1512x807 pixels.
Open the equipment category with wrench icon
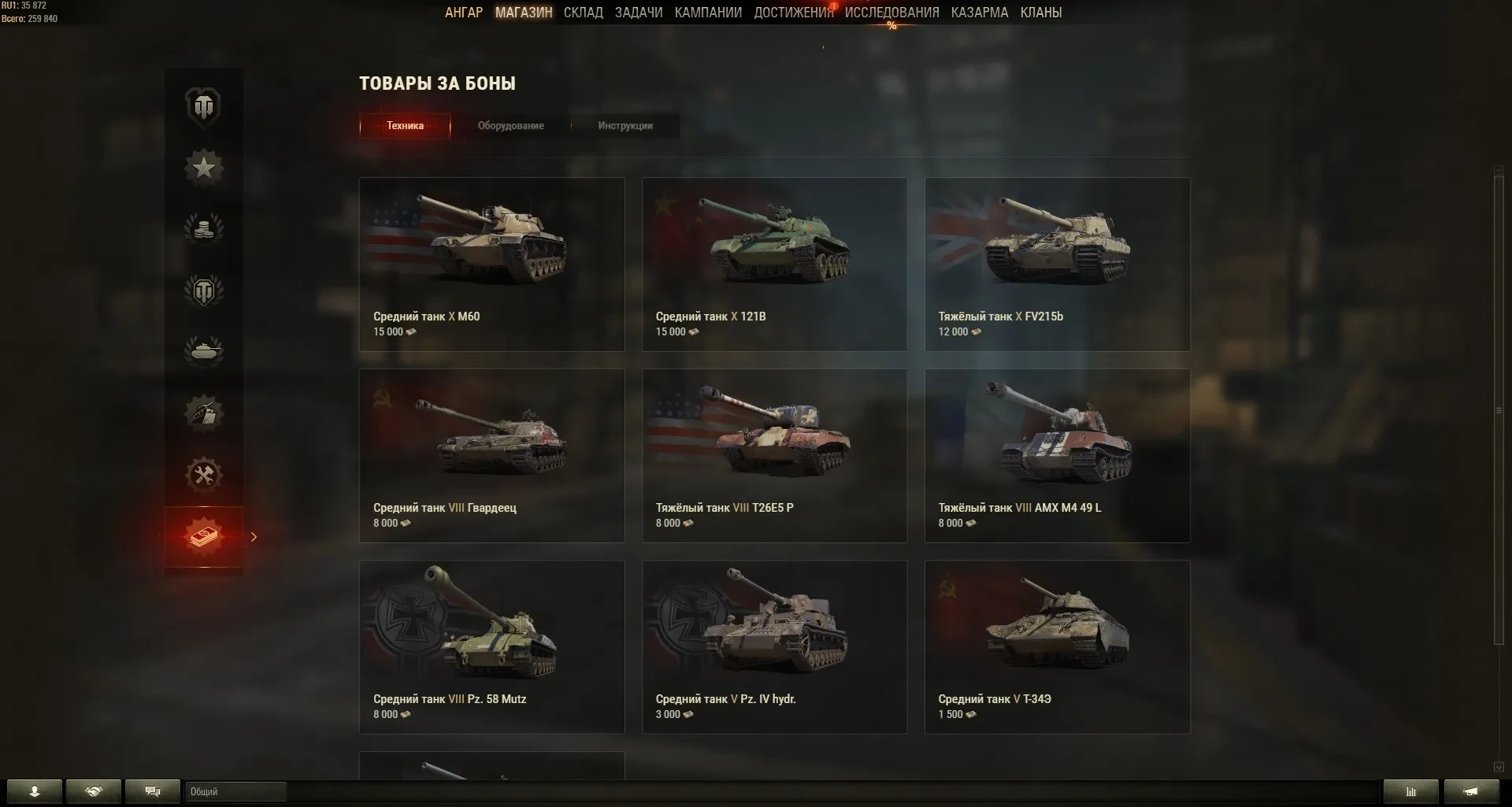tap(205, 474)
